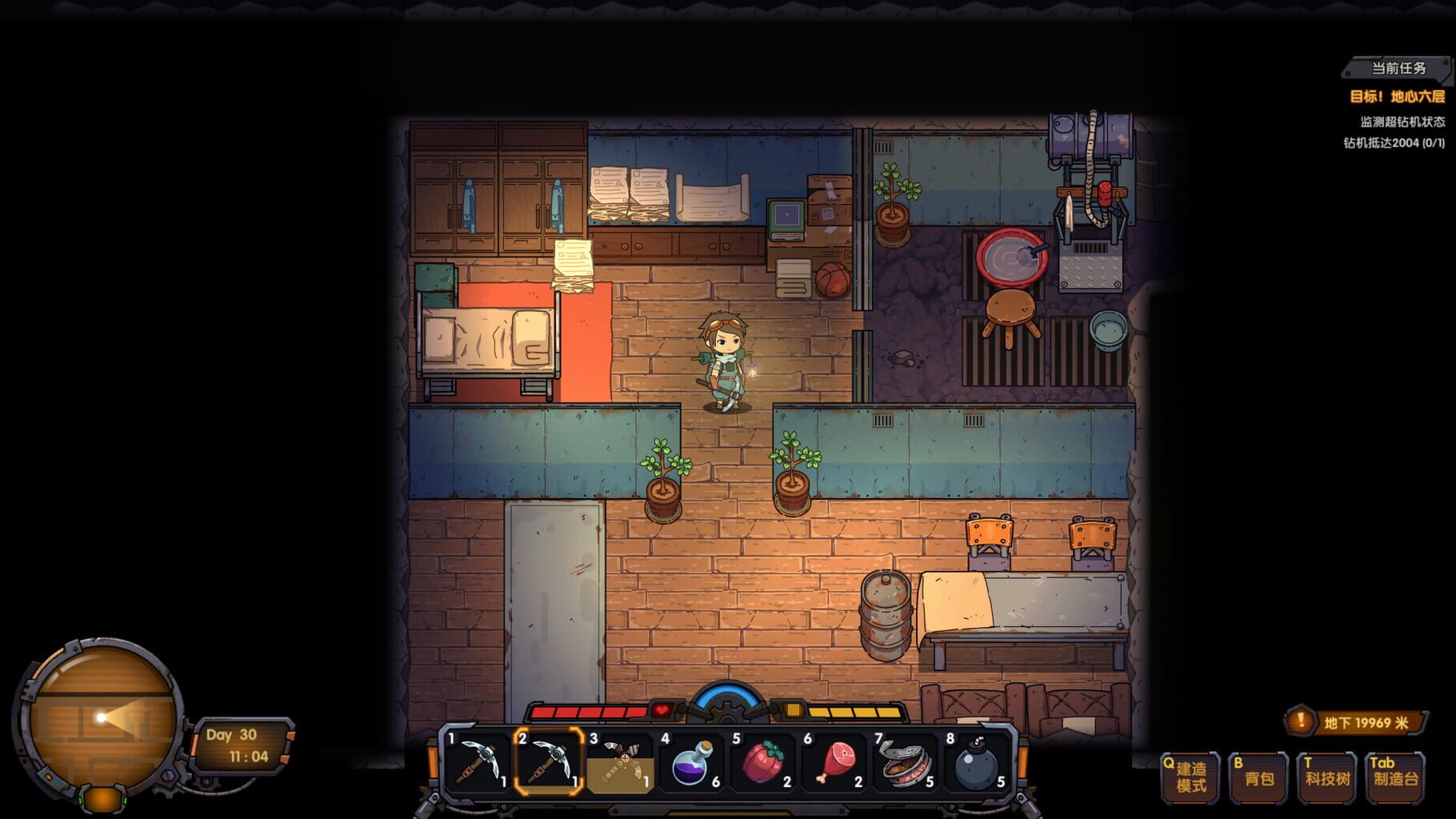This screenshot has width=1456, height=819.
Task: Select the pickaxe in hotbar slot 1
Action: [476, 760]
